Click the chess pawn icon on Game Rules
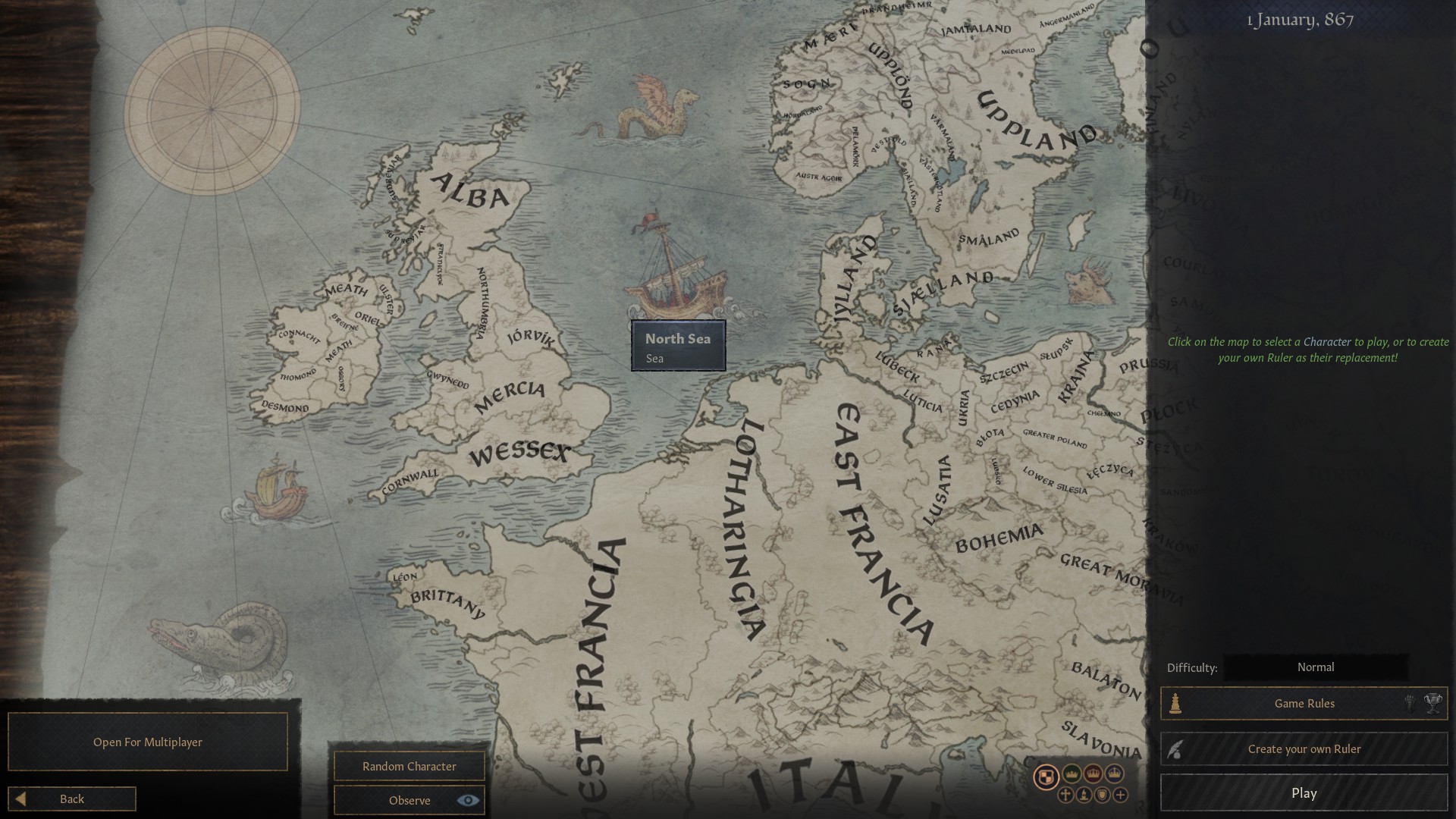This screenshot has width=1456, height=819. 1175,703
